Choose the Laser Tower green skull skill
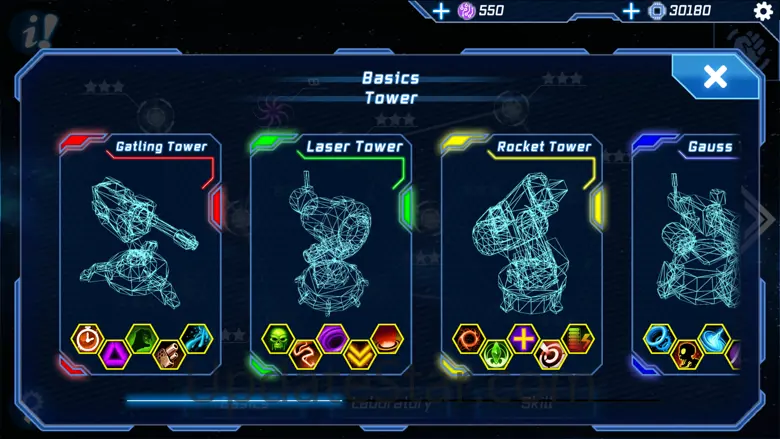 (277, 338)
